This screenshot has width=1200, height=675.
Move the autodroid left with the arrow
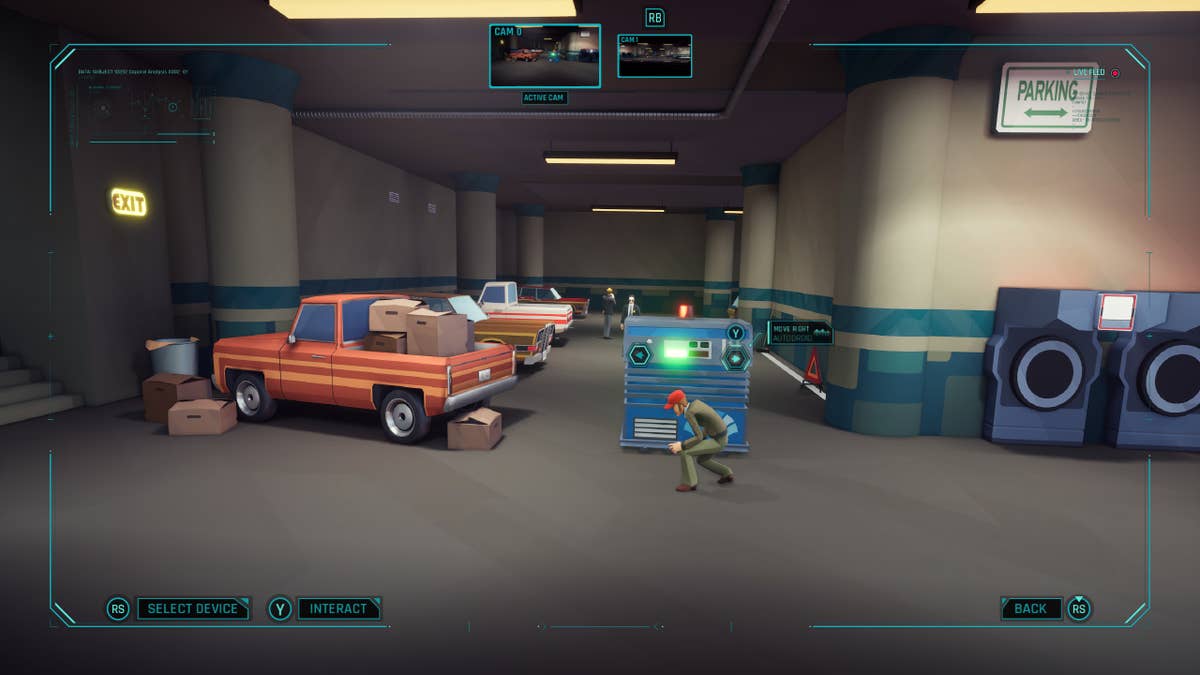click(639, 354)
